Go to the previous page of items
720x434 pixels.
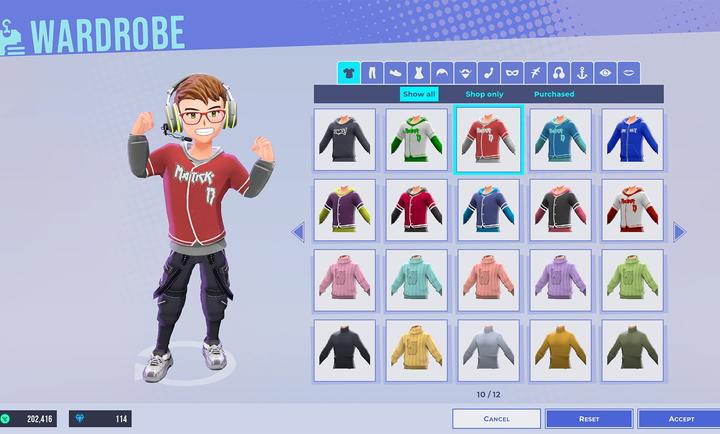point(297,232)
